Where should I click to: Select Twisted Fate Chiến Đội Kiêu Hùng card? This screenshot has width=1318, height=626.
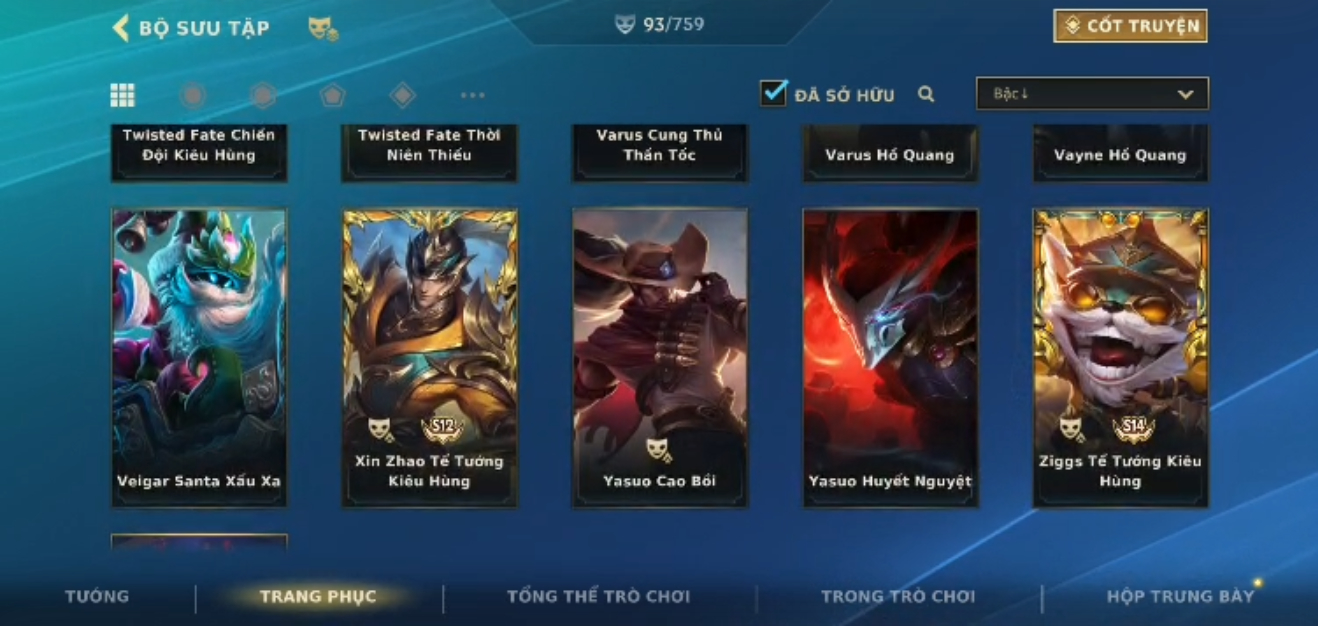[199, 150]
